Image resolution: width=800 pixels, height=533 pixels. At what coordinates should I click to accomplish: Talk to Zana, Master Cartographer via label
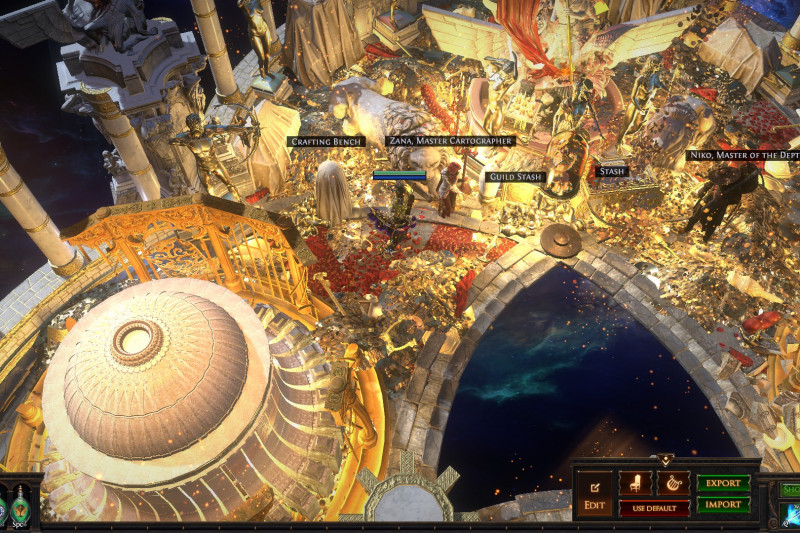click(x=451, y=142)
